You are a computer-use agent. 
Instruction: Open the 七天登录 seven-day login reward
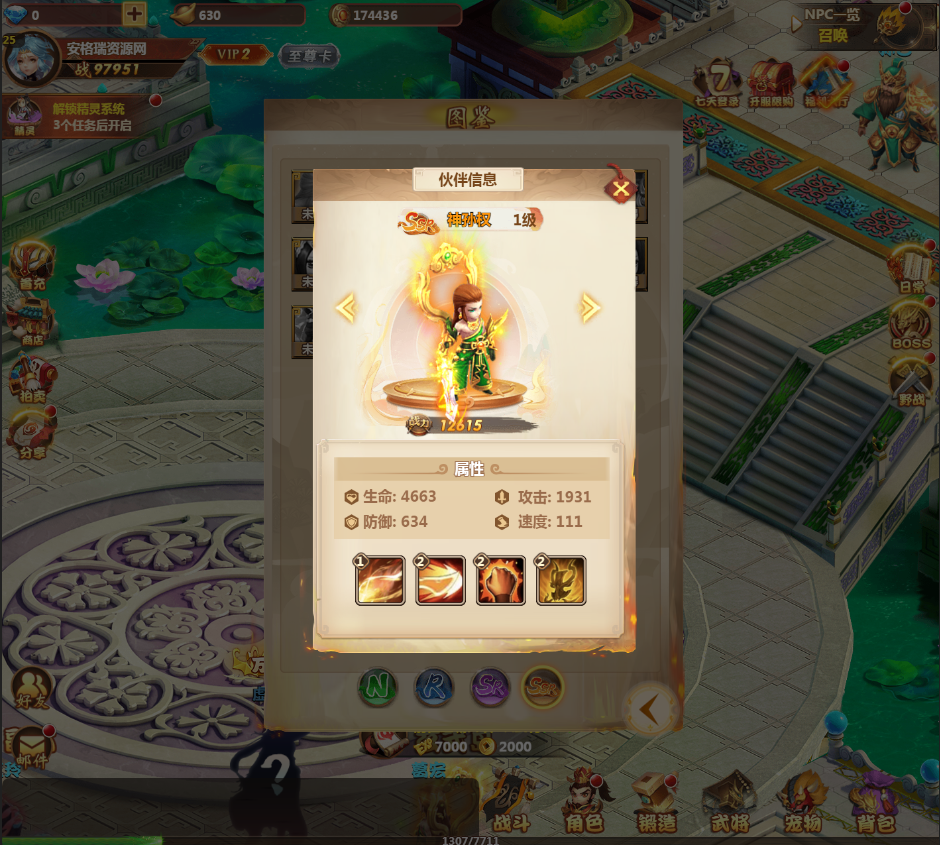click(718, 83)
